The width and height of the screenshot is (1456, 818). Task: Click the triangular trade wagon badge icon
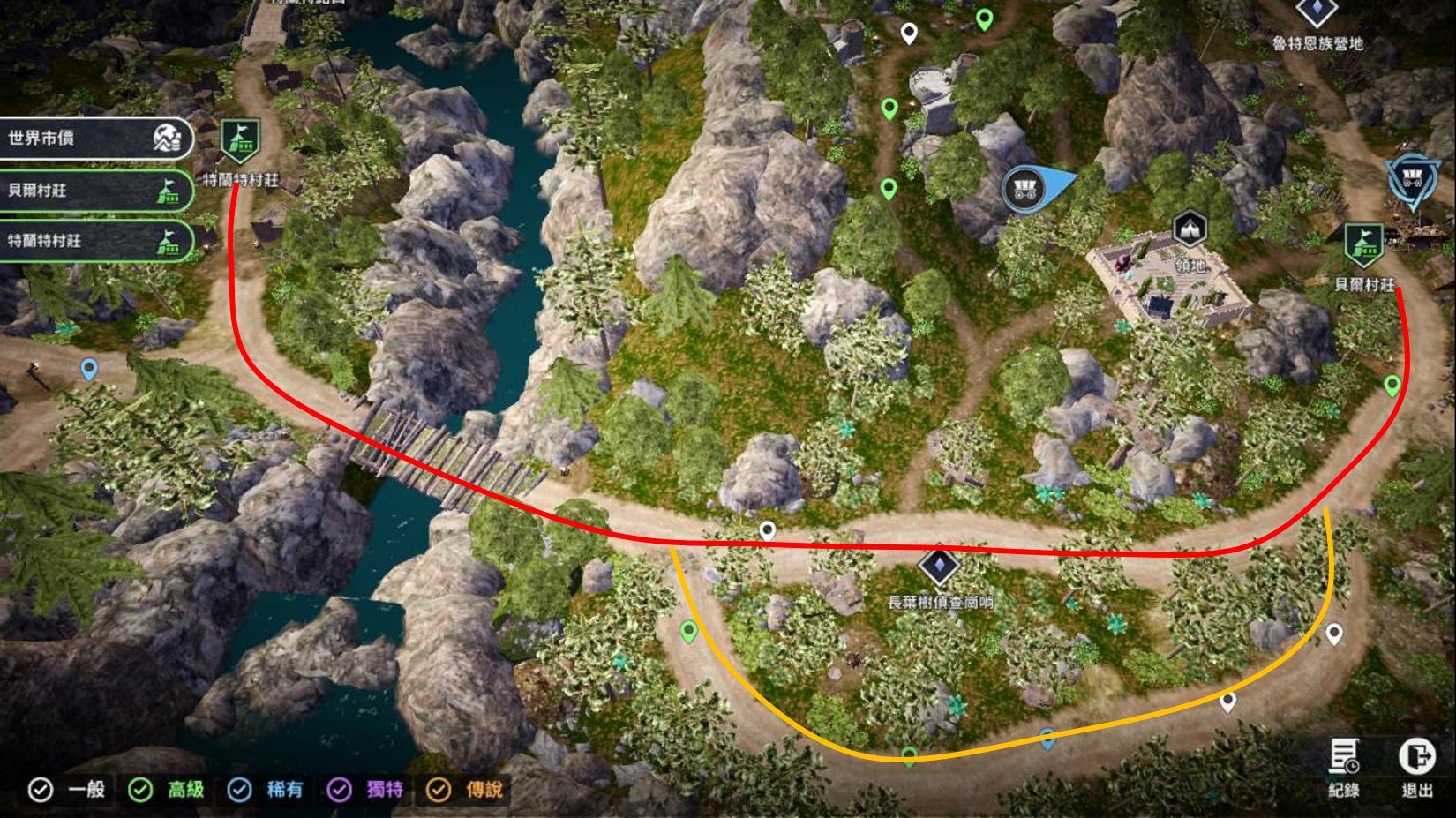coord(1413,182)
